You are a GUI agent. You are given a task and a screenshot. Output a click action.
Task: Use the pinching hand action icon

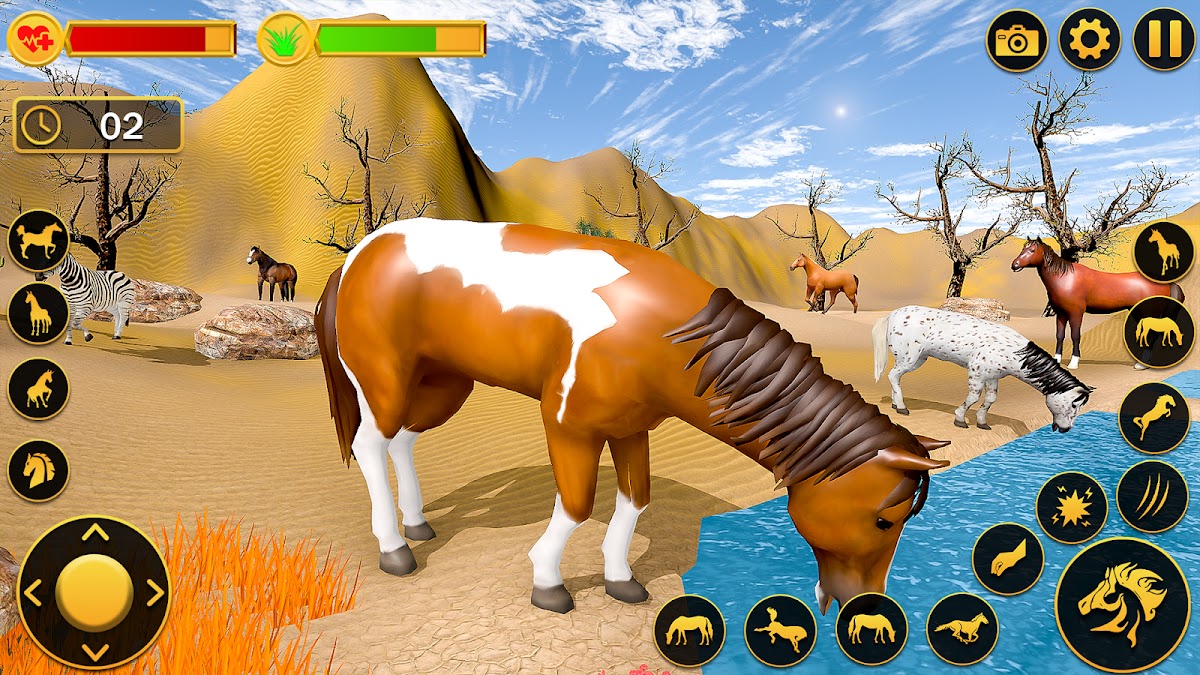[1007, 559]
